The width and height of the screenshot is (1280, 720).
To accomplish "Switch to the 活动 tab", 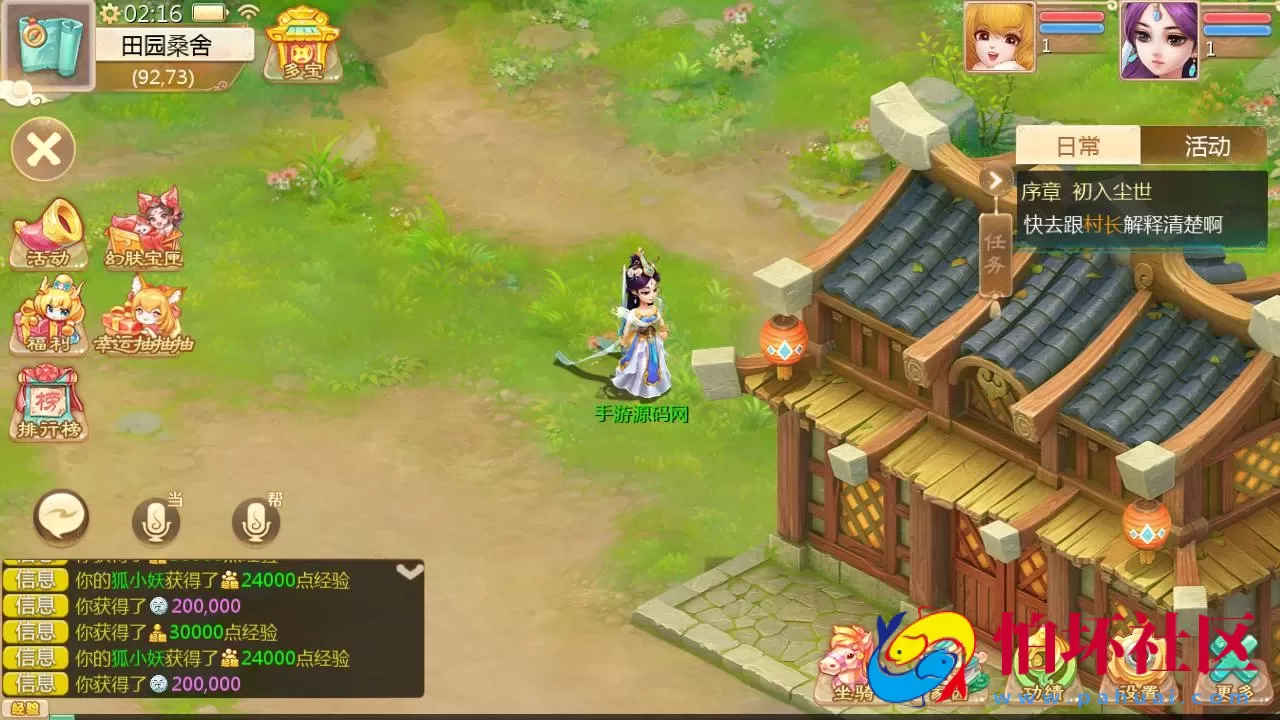I will coord(1207,146).
